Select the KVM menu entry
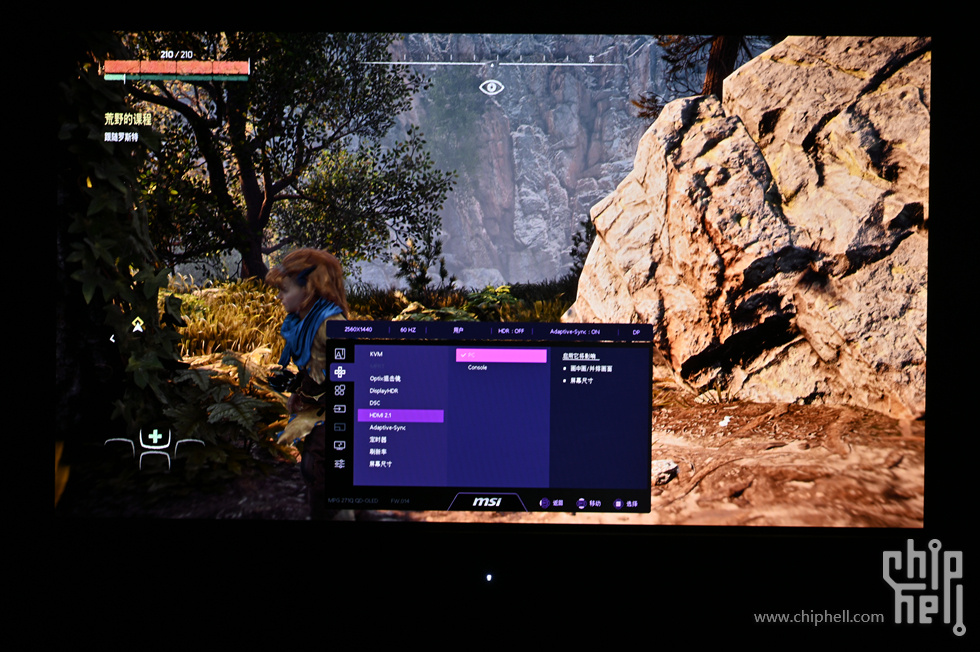980x652 pixels. (x=377, y=354)
